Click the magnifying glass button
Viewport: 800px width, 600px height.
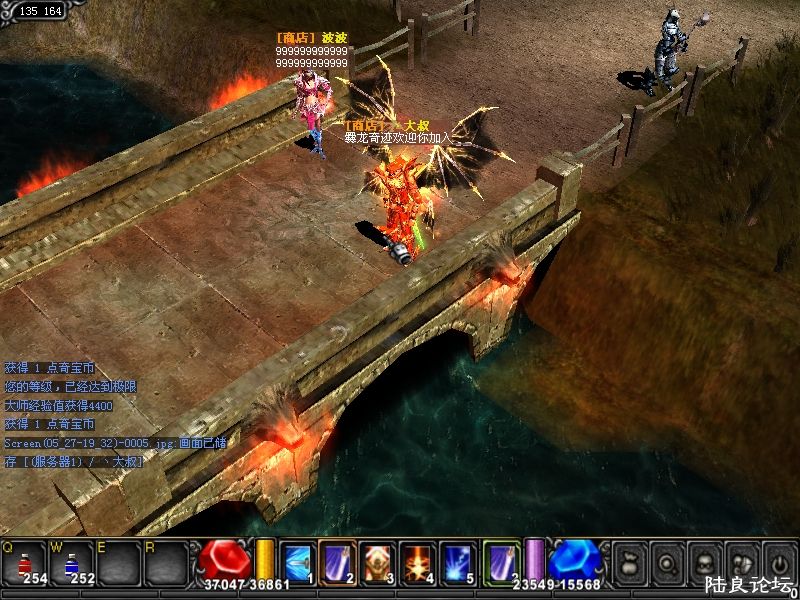pyautogui.click(x=665, y=561)
